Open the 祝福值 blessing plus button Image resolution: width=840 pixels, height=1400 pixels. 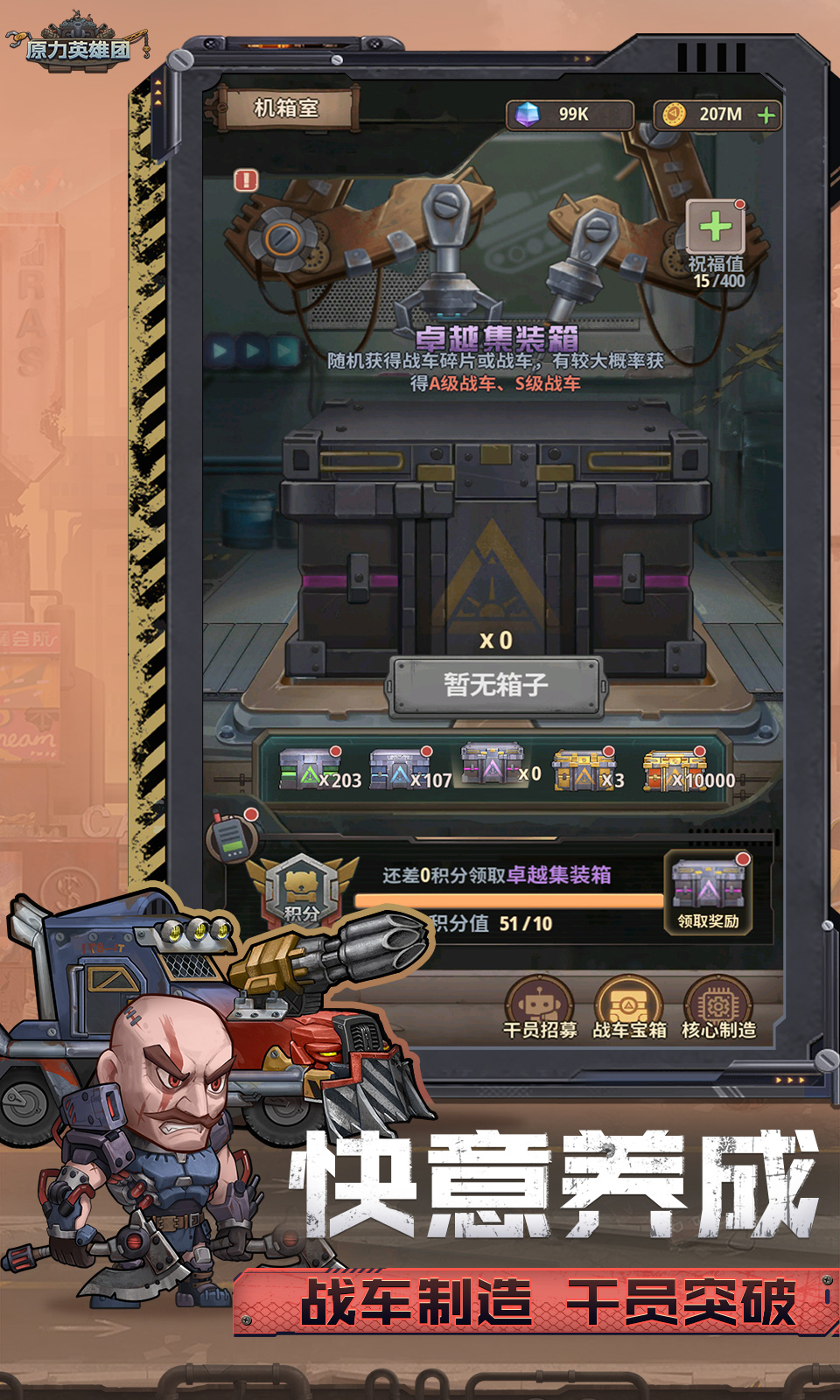point(715,227)
